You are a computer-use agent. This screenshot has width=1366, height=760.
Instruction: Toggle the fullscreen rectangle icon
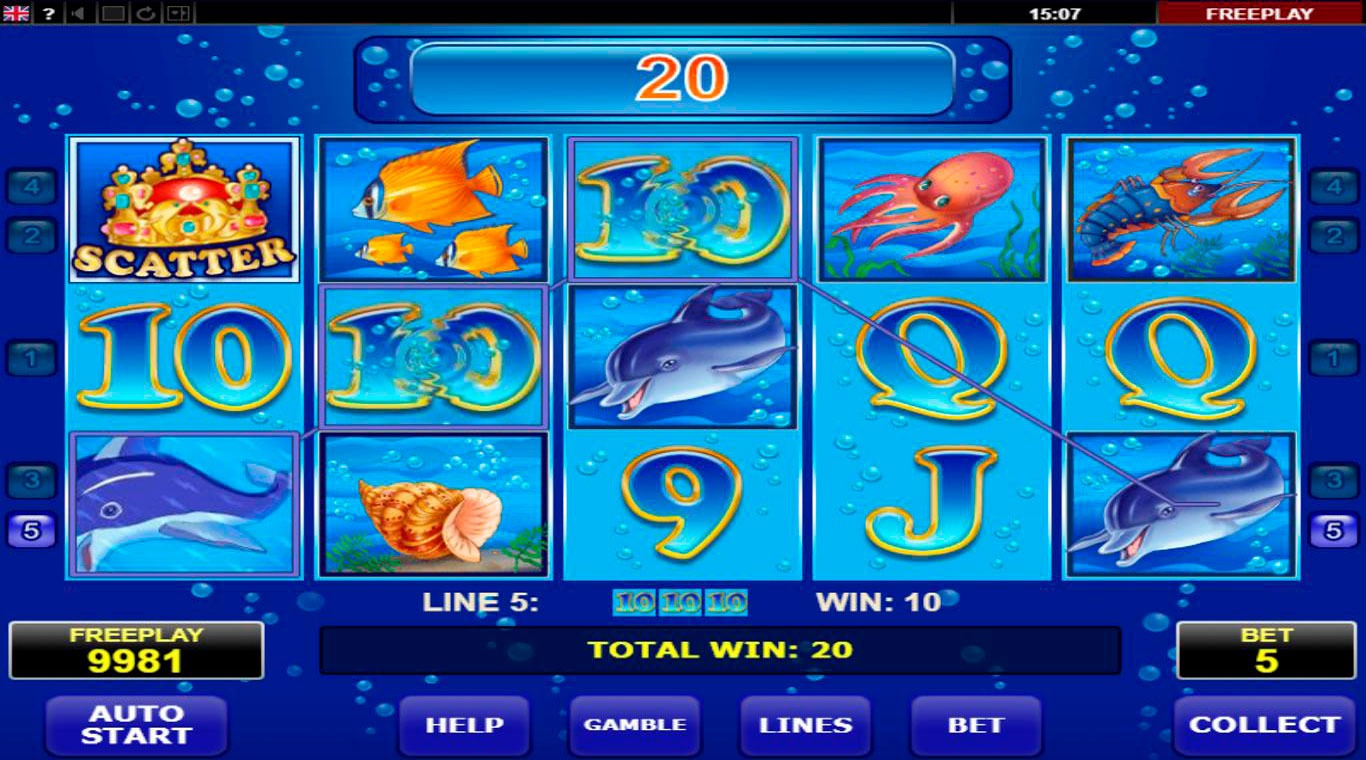click(x=114, y=13)
